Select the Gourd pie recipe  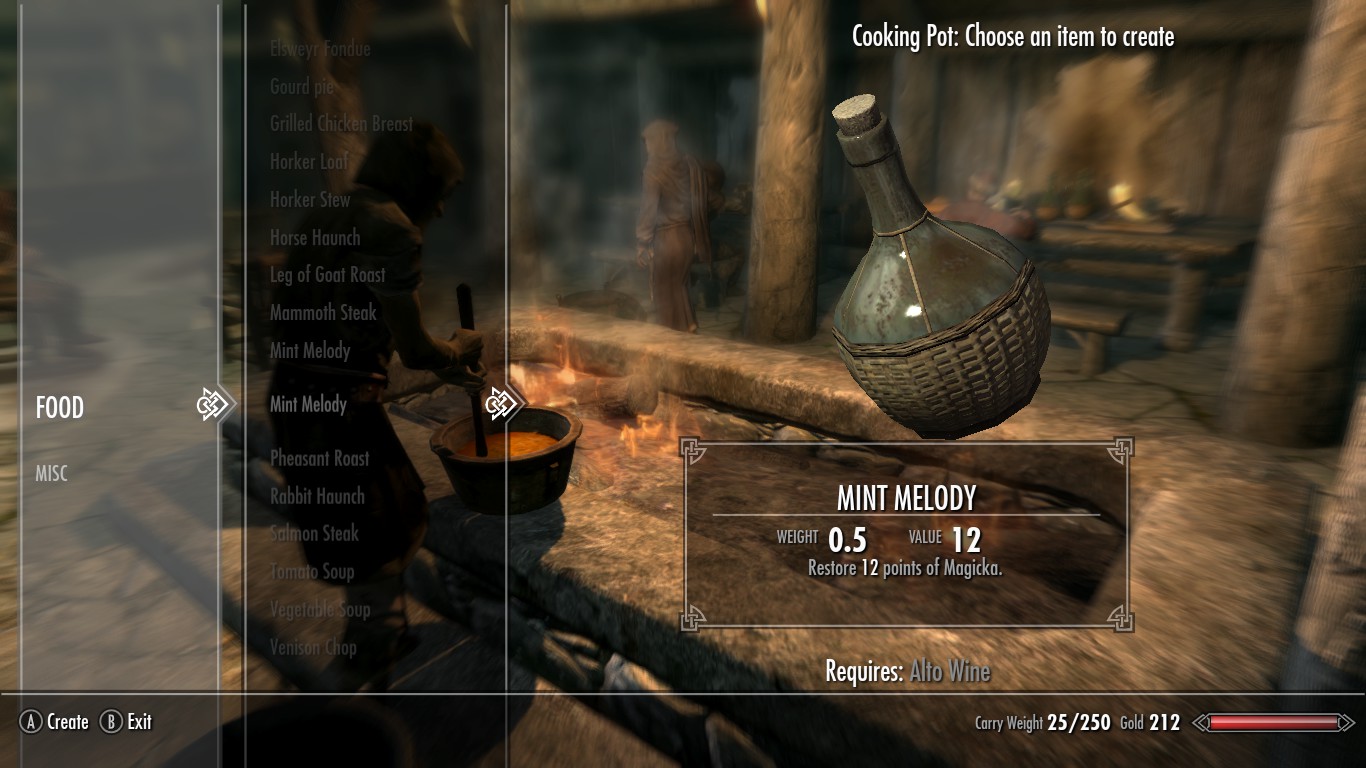tap(302, 87)
